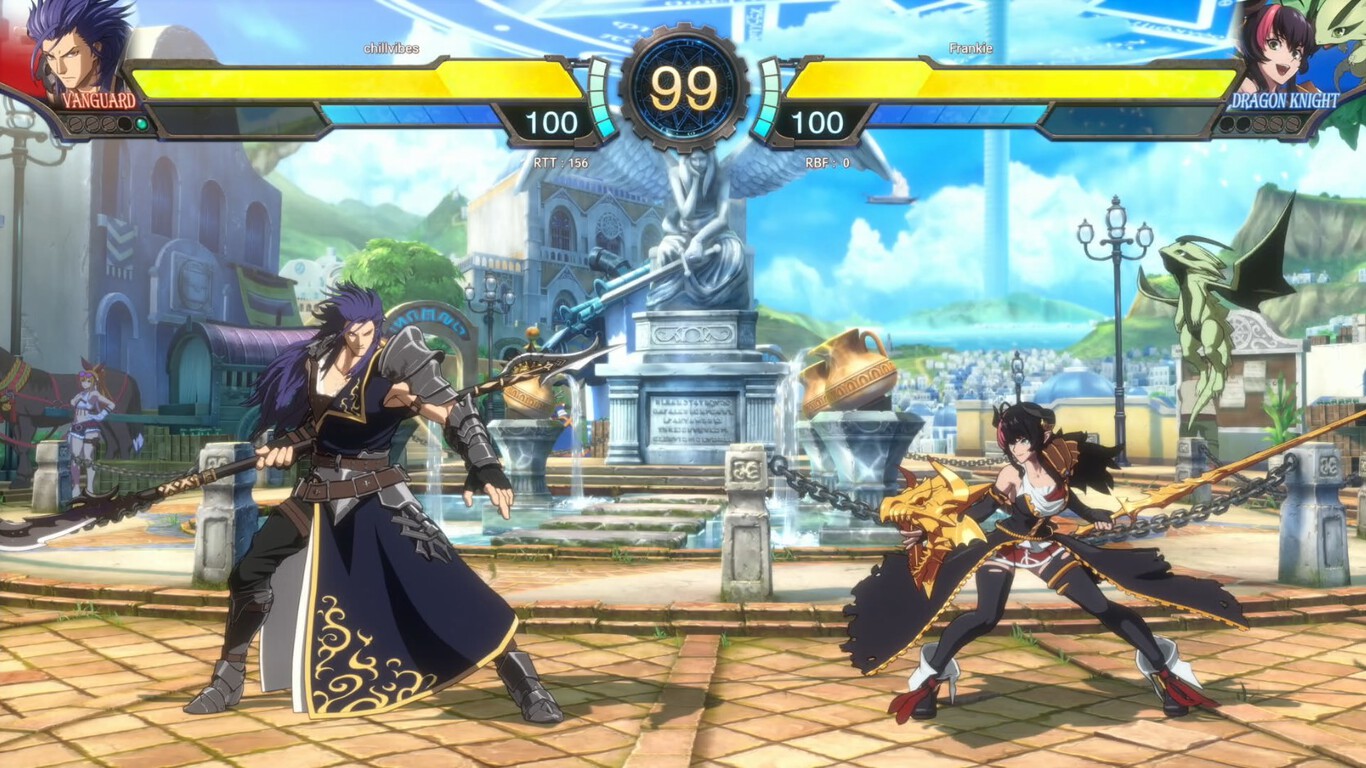Toggle the rightmost orb in DRAGON KNIGHT's resource row

pyautogui.click(x=1292, y=124)
